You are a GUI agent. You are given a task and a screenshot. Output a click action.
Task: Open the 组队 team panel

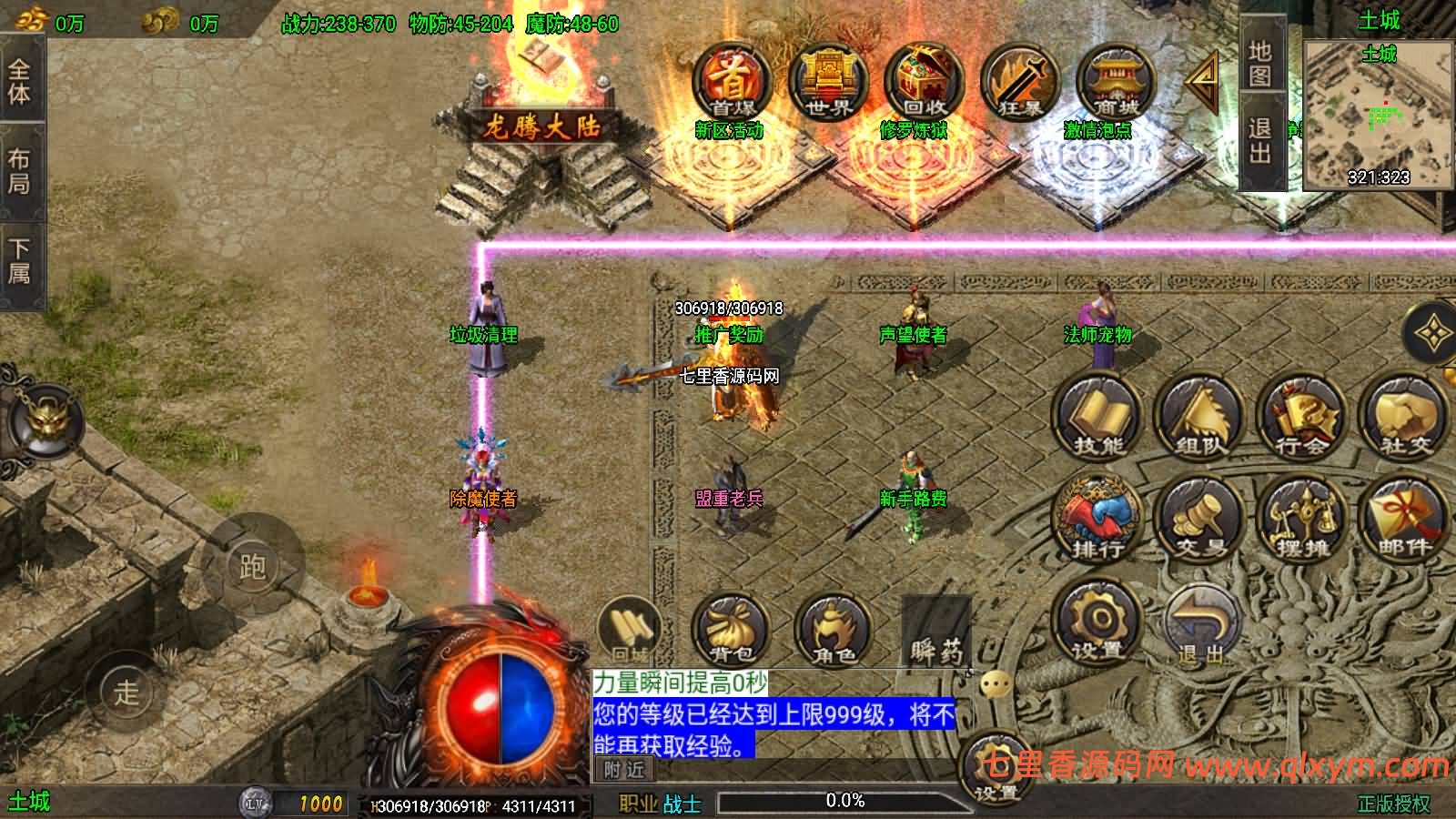[x=1198, y=419]
